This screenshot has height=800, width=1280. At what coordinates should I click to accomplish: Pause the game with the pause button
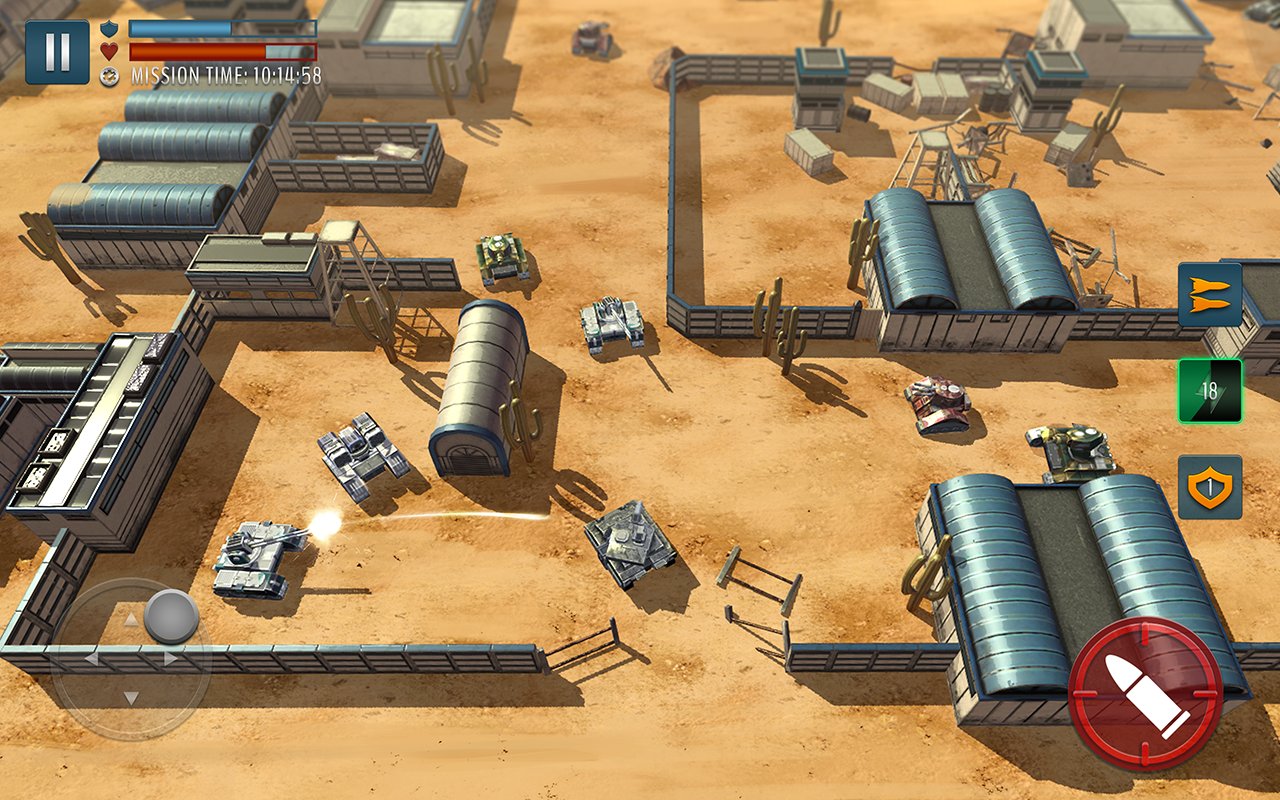[57, 52]
